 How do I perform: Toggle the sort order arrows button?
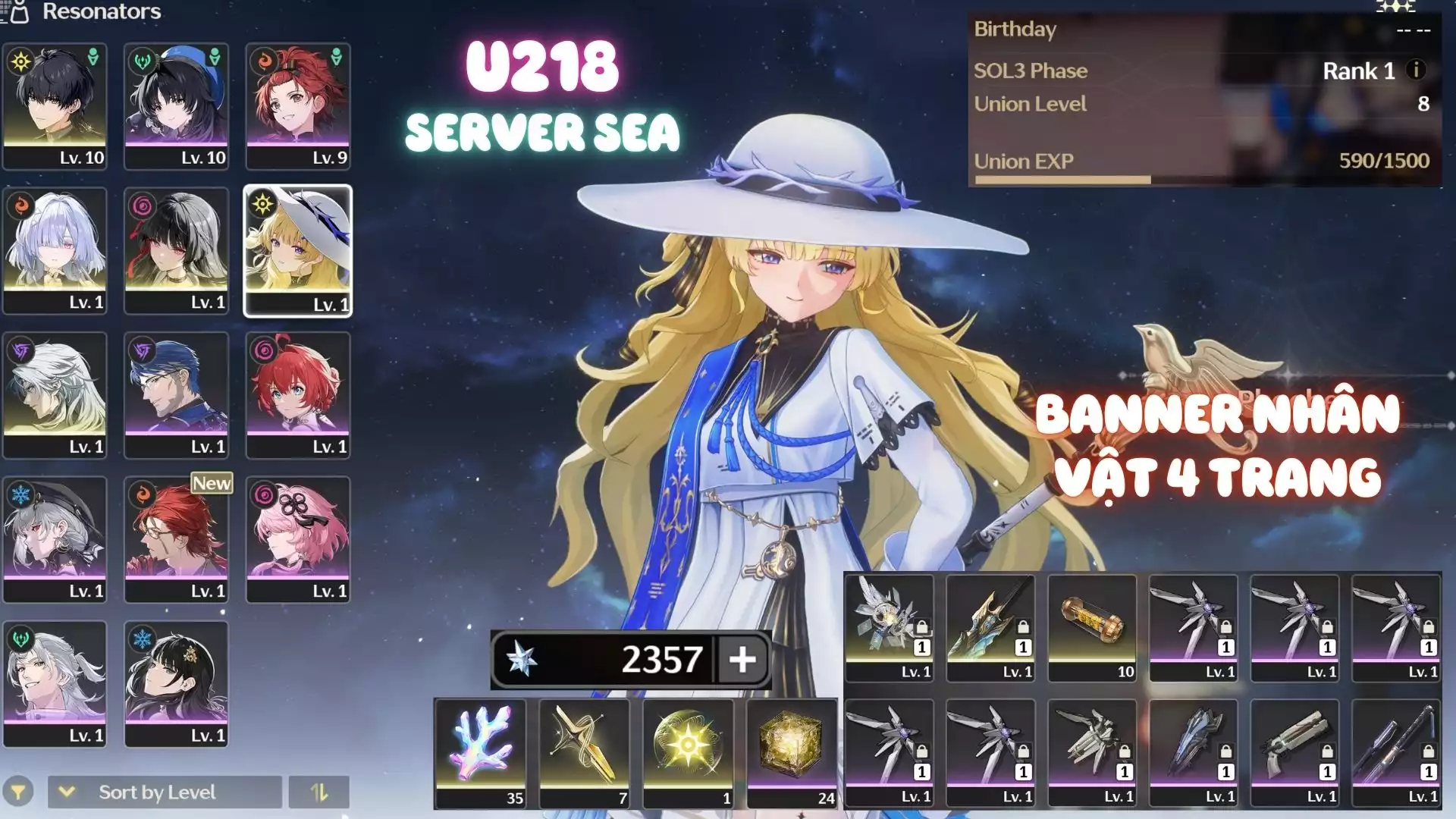click(319, 792)
